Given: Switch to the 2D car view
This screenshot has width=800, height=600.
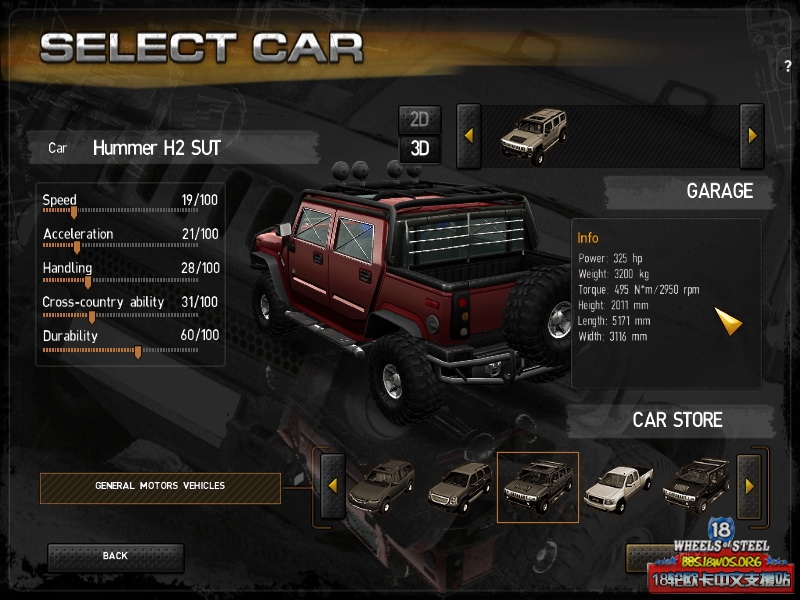Looking at the screenshot, I should 419,119.
